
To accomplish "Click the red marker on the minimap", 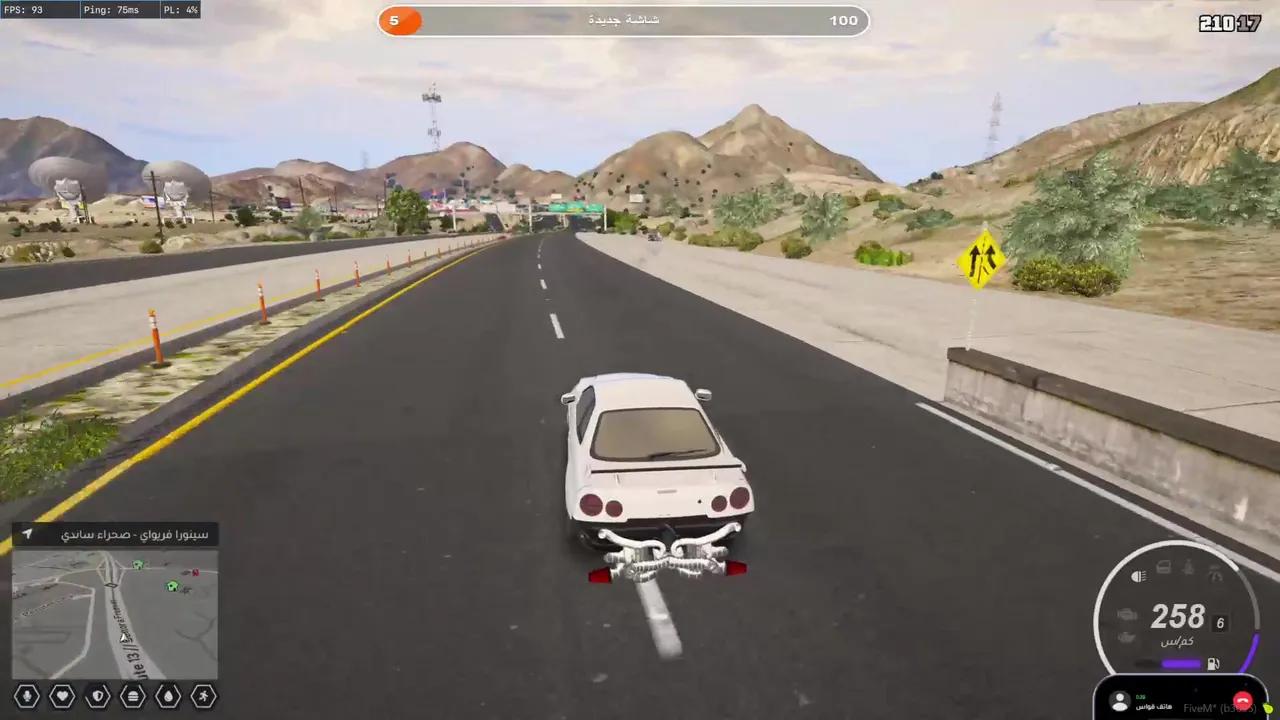I will click(x=195, y=573).
